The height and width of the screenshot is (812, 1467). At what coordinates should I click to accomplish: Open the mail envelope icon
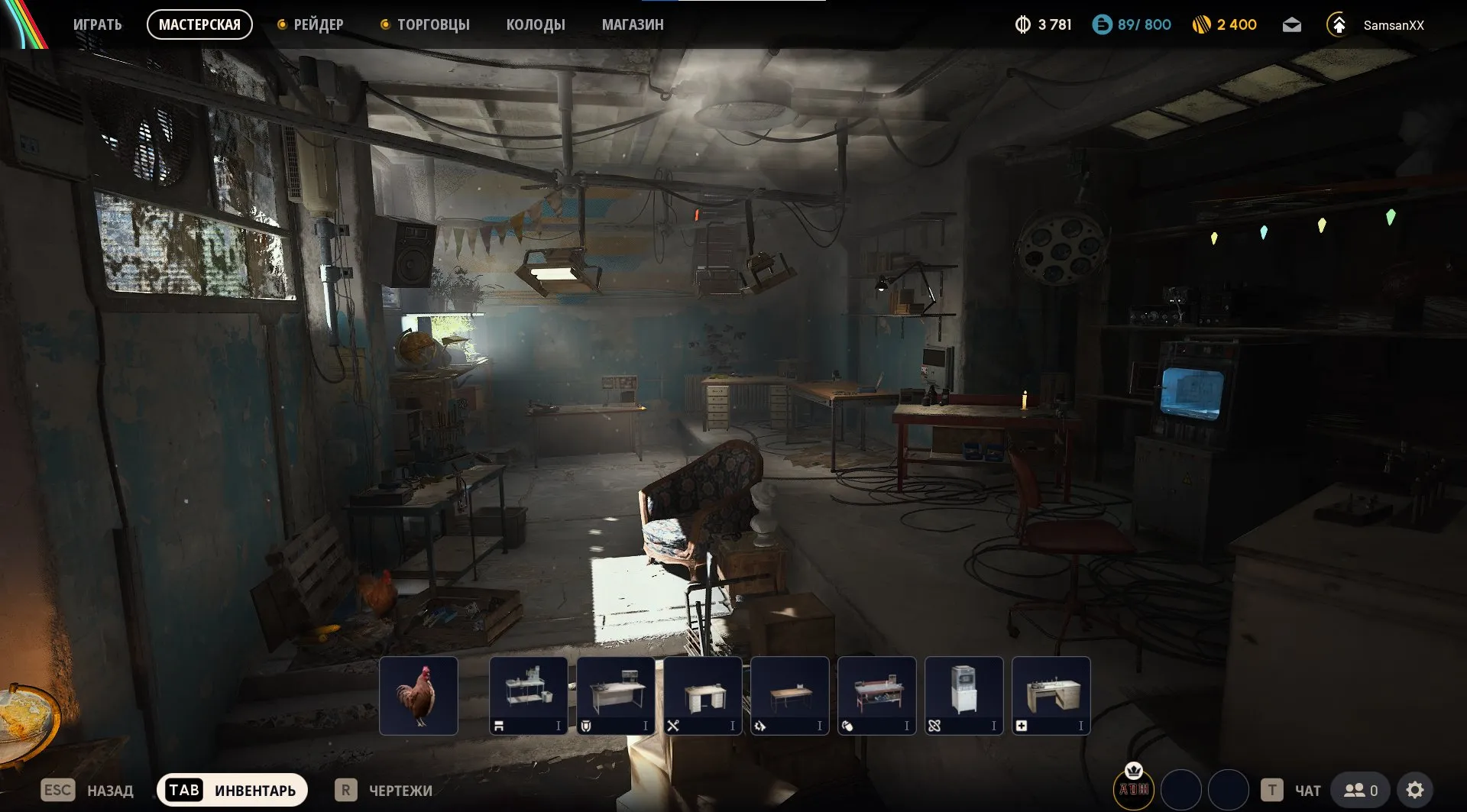click(x=1291, y=25)
